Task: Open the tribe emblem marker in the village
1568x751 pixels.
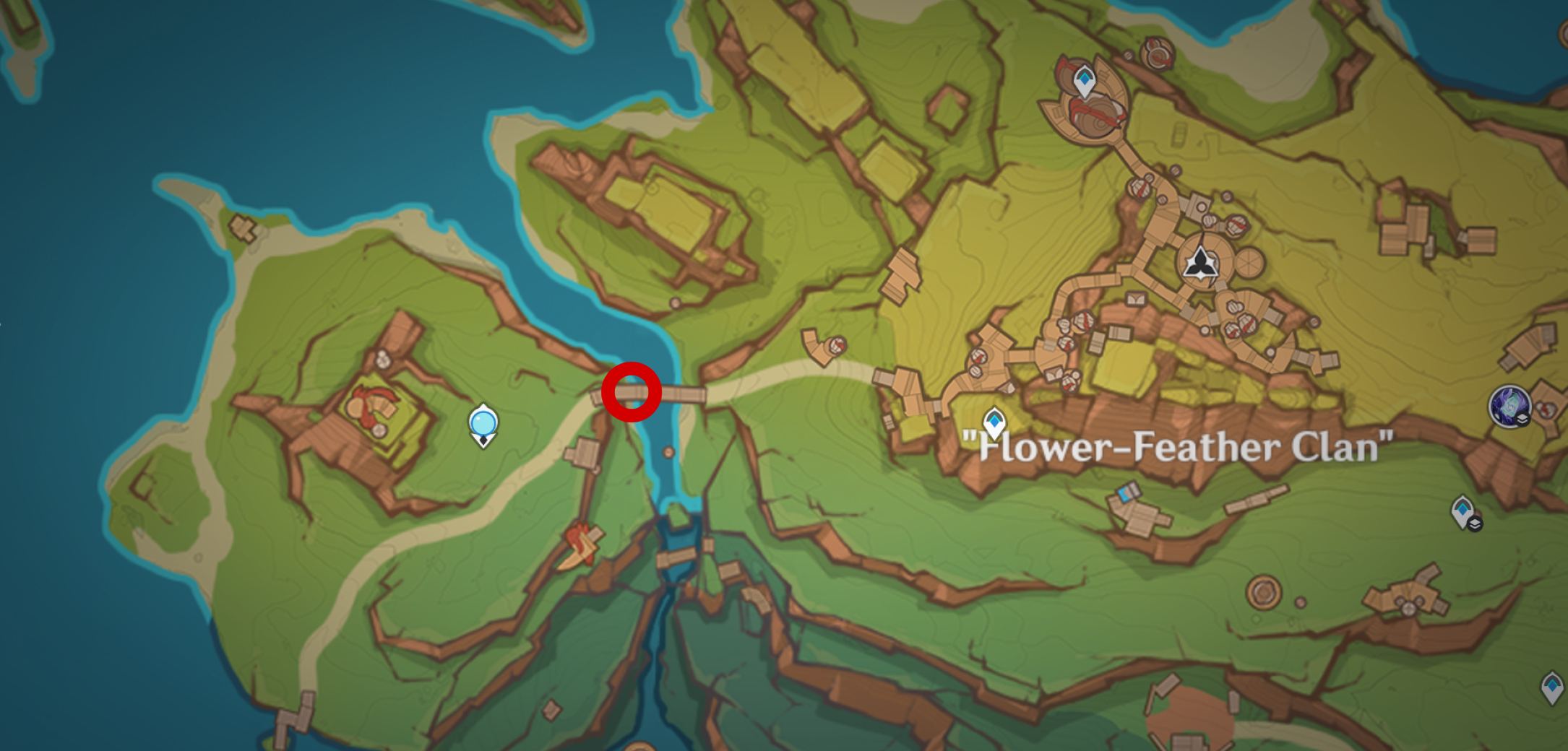Action: click(x=1200, y=263)
